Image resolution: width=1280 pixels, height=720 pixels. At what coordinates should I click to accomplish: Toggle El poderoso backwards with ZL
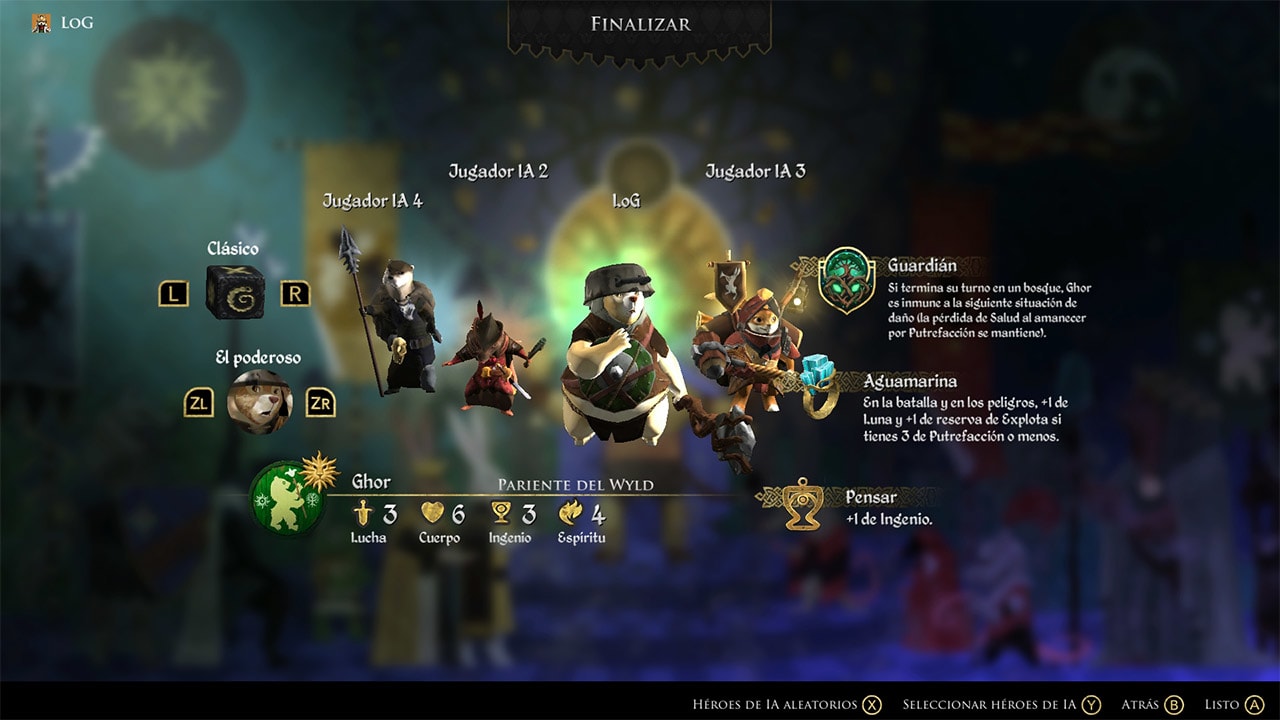coord(200,402)
